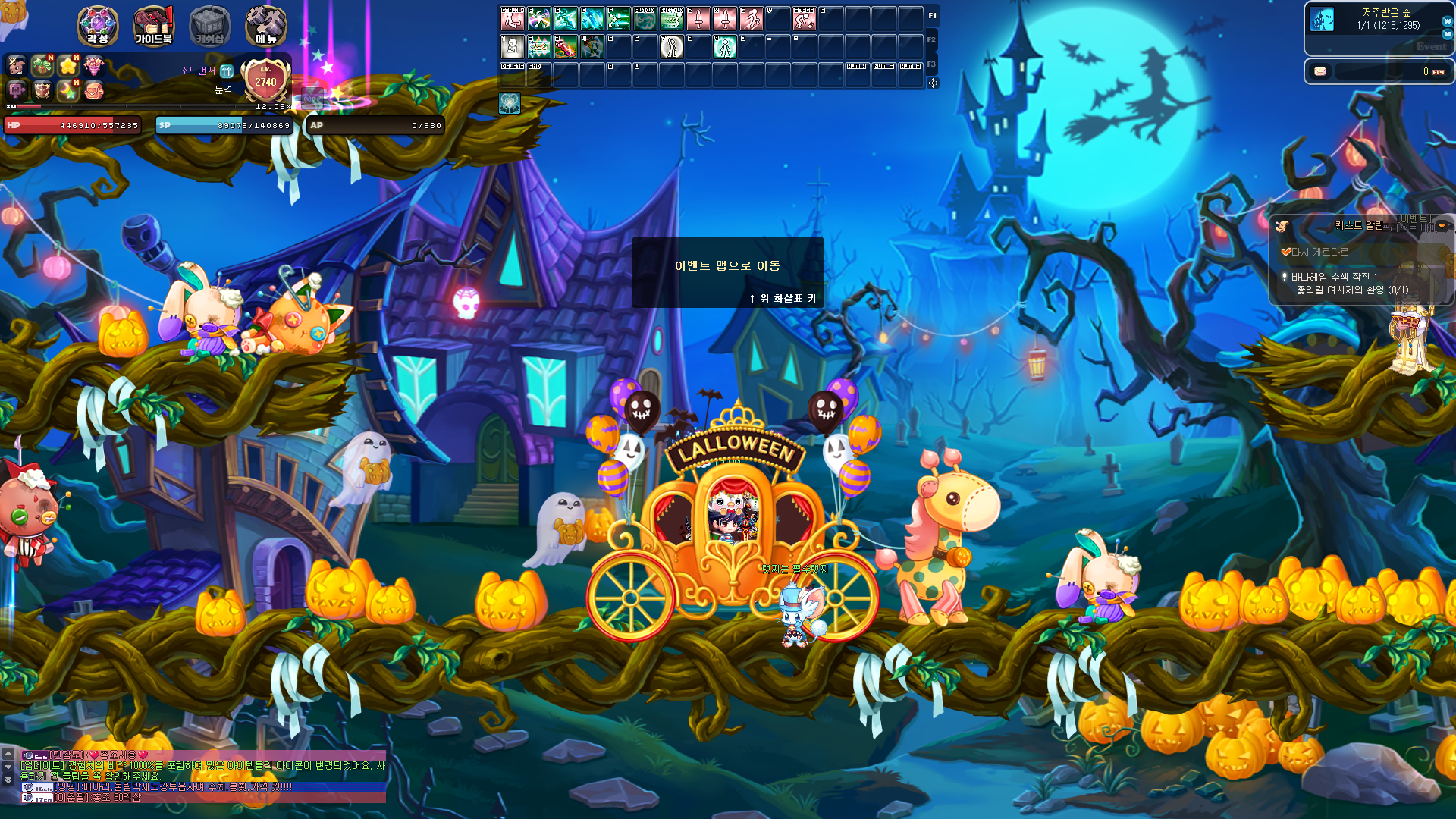Click the flower bouquet icon
The width and height of the screenshot is (1456, 819).
coord(94,66)
